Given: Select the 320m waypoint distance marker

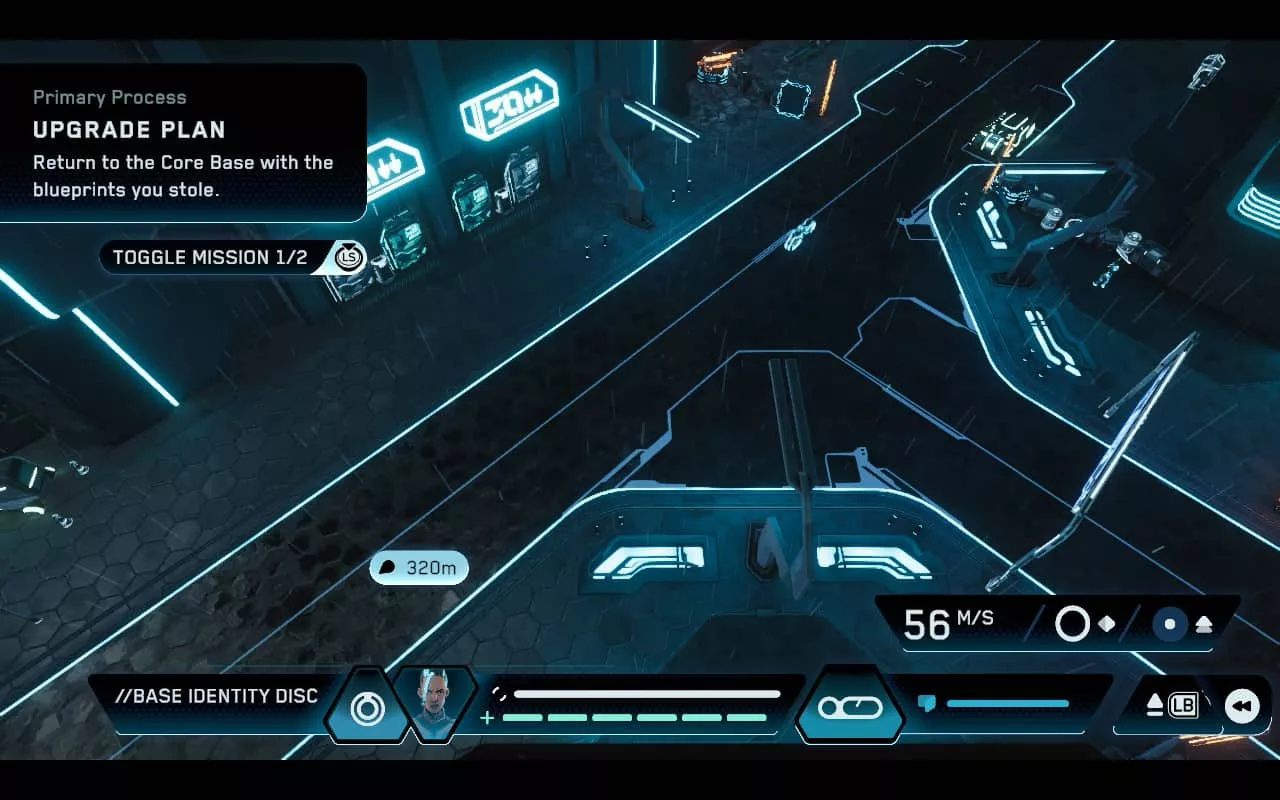Looking at the screenshot, I should 419,568.
